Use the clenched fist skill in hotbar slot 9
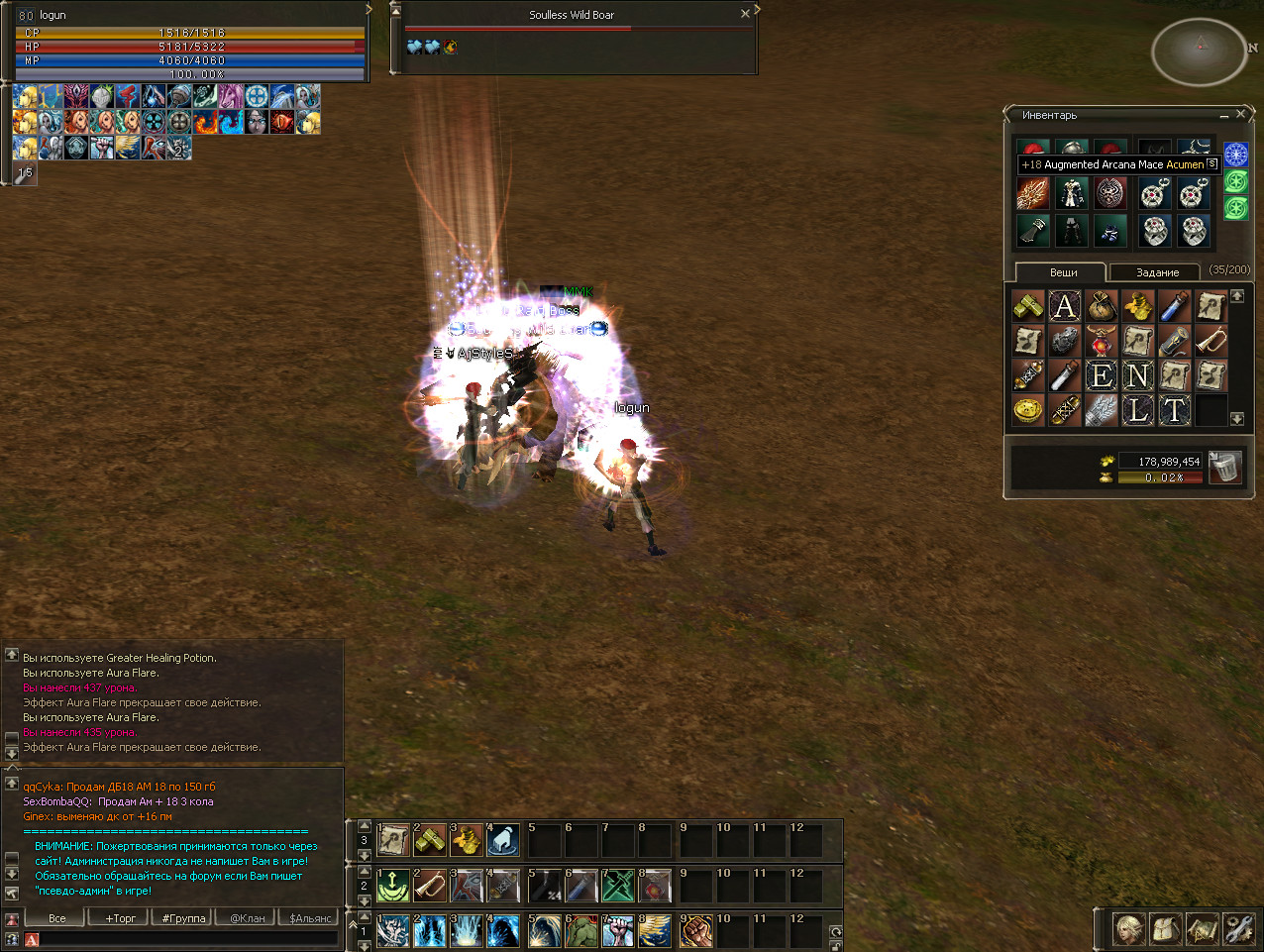This screenshot has width=1264, height=952. (695, 931)
